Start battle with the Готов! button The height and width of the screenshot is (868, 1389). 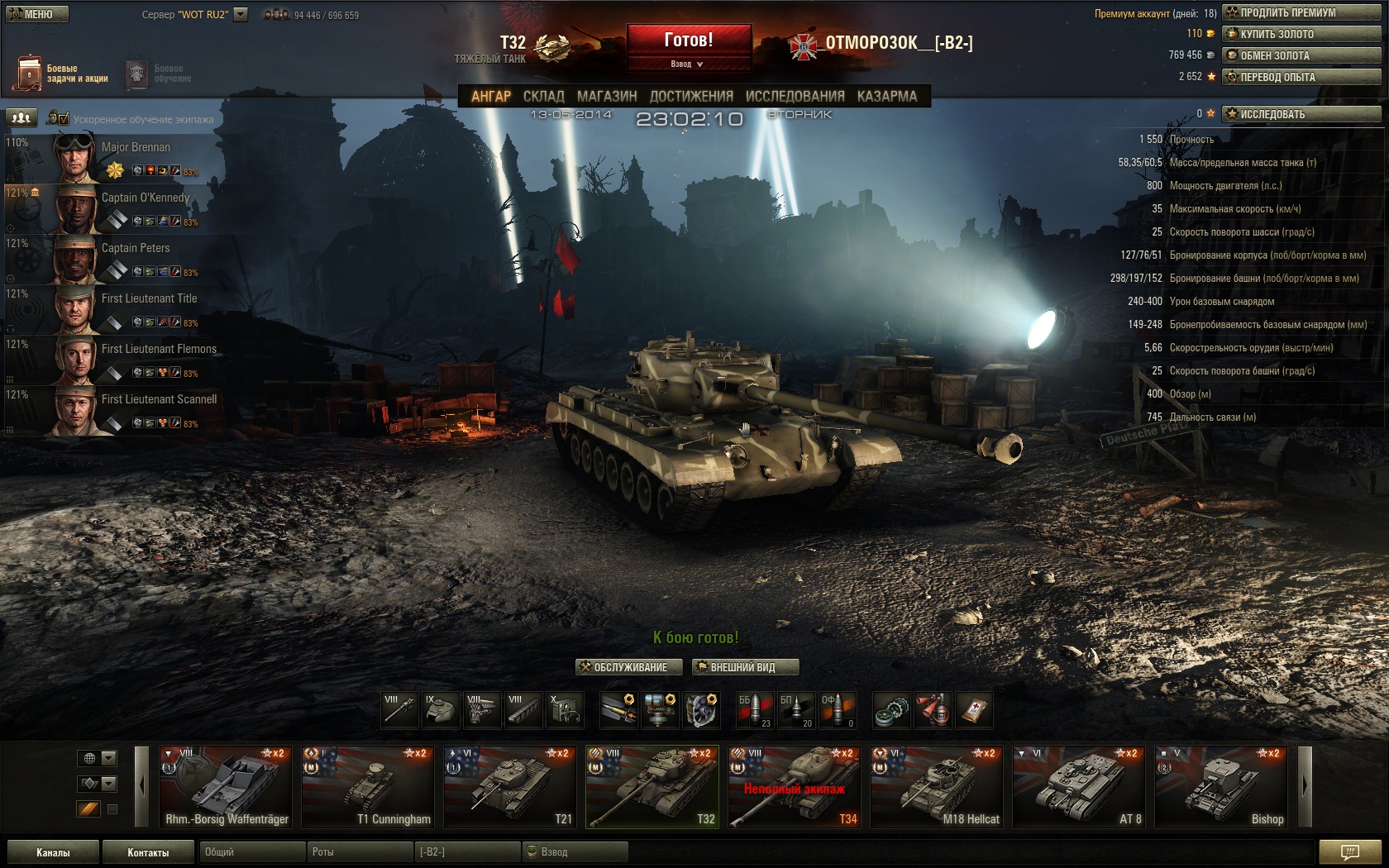coord(689,40)
